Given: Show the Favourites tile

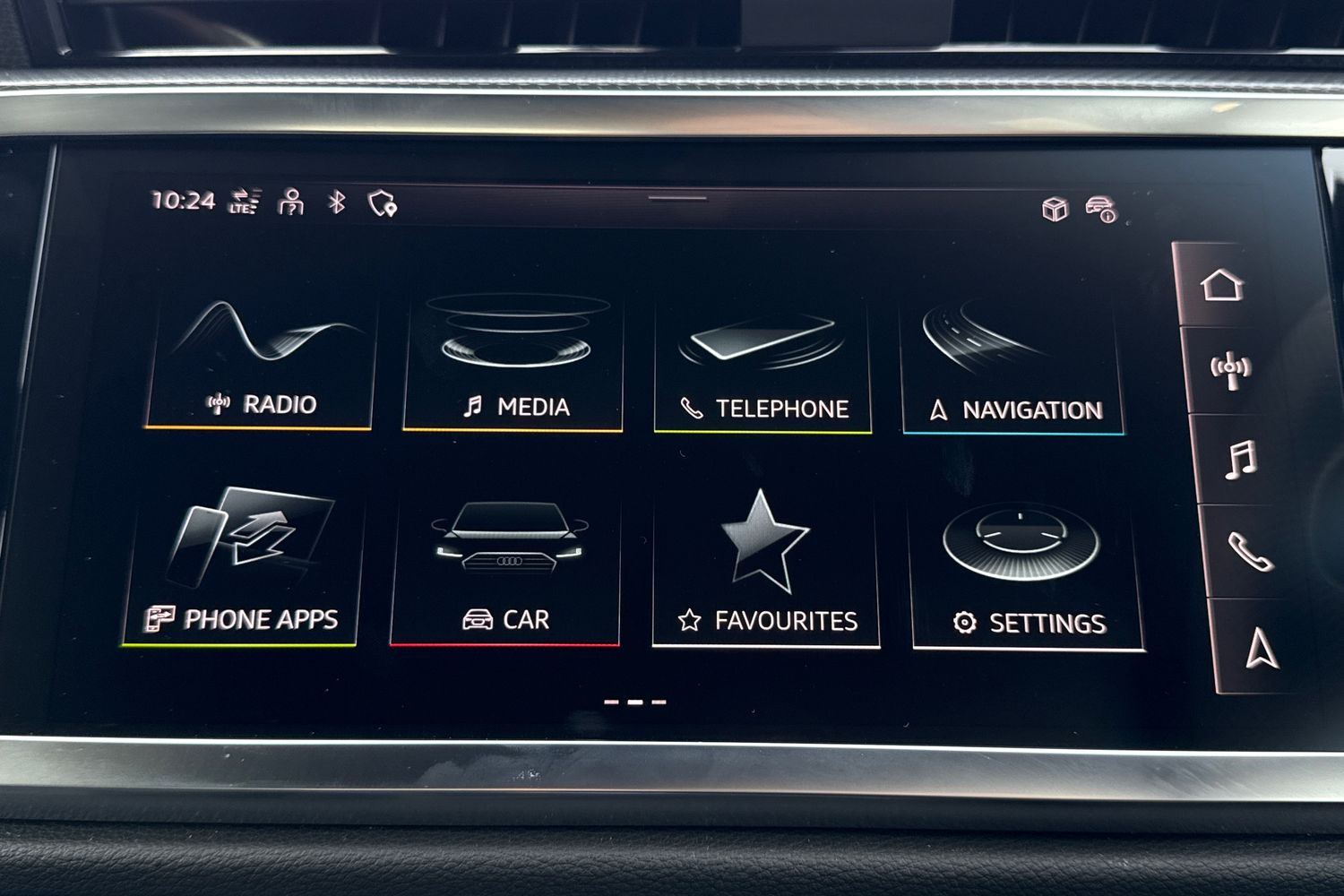Looking at the screenshot, I should click(x=766, y=570).
